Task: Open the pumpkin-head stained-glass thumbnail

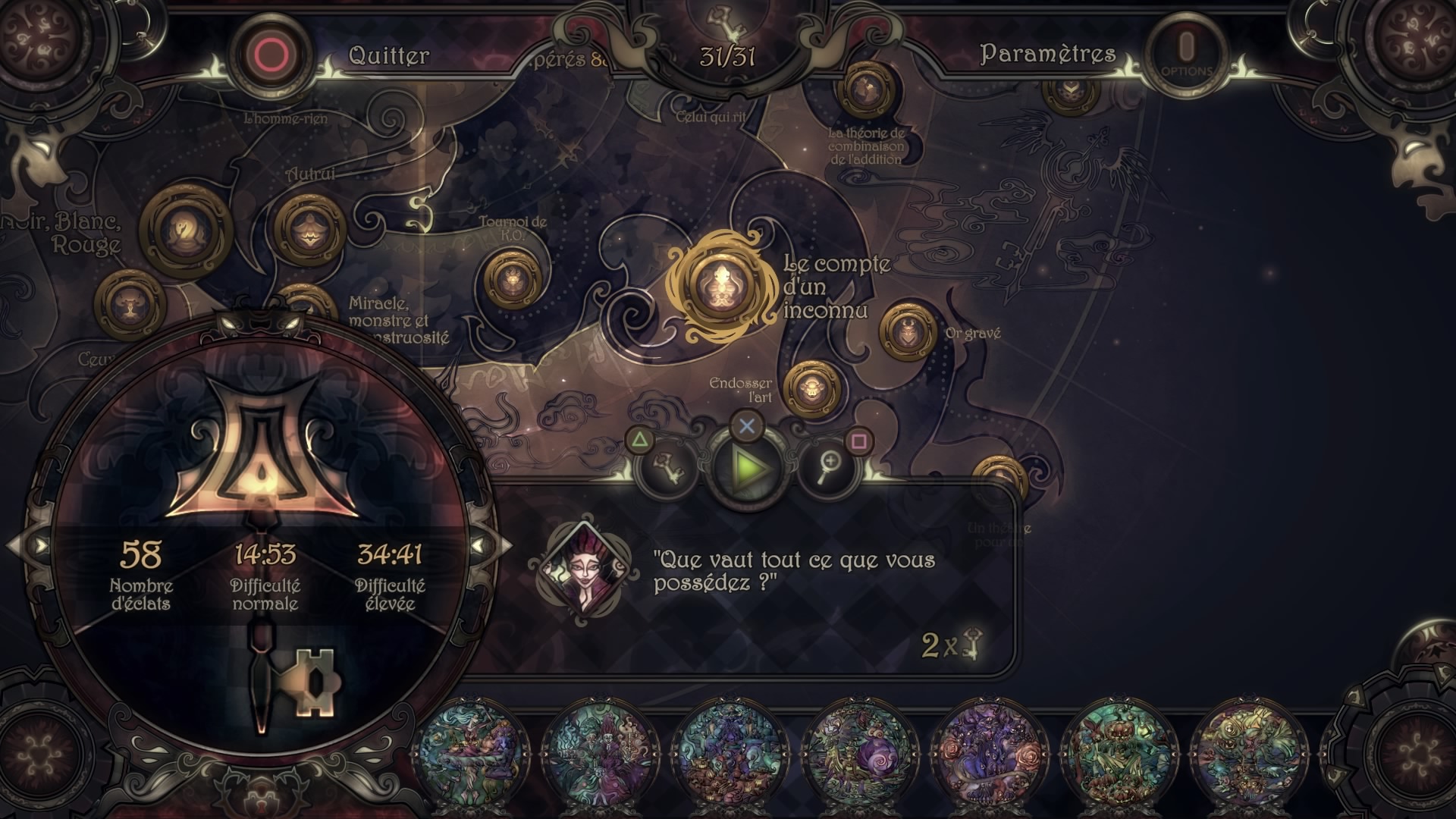Action: (1118, 753)
